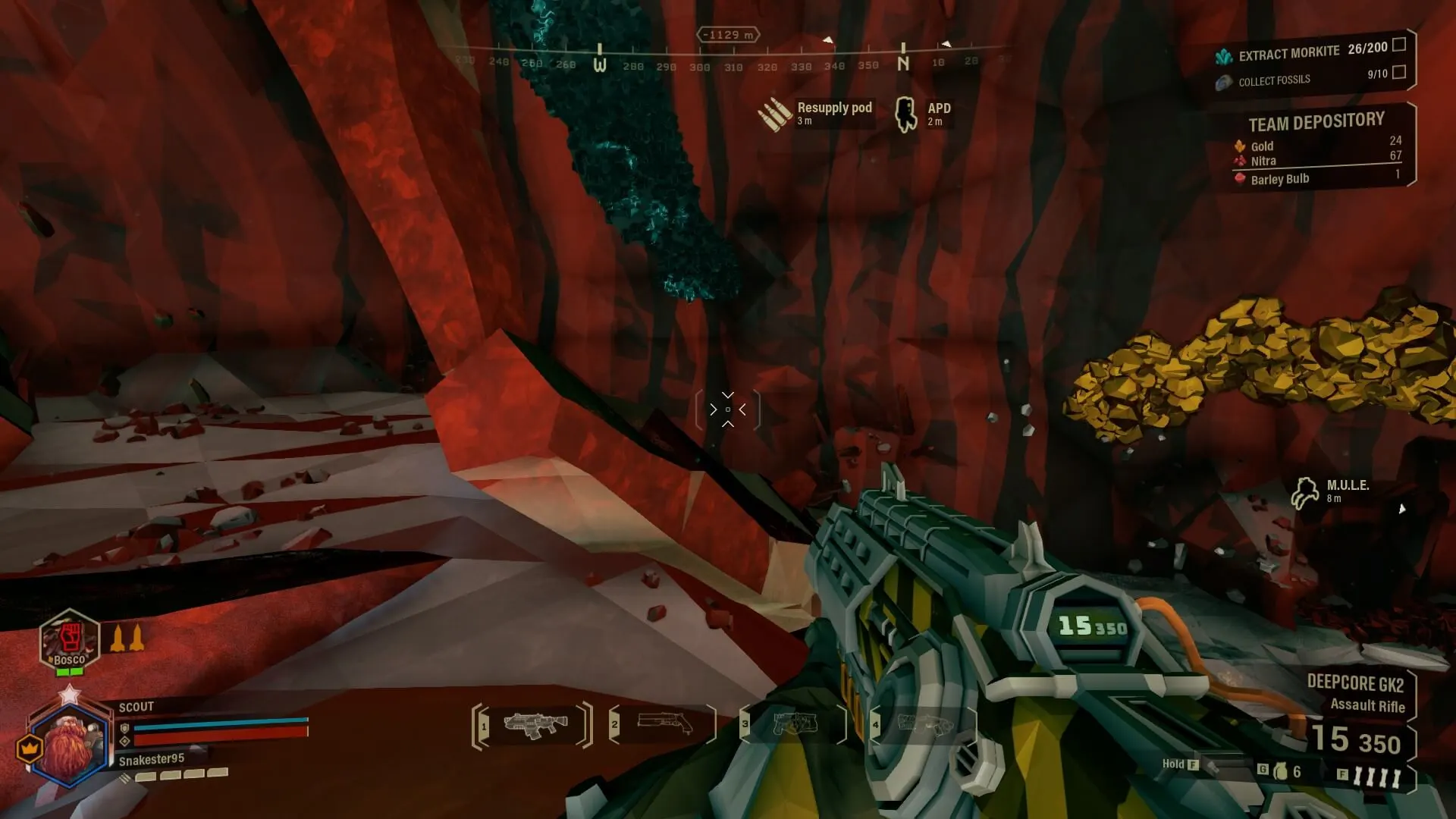Viewport: 1456px width, 819px height.
Task: Tick the Collect Fossils checkbox
Action: pos(1399,73)
